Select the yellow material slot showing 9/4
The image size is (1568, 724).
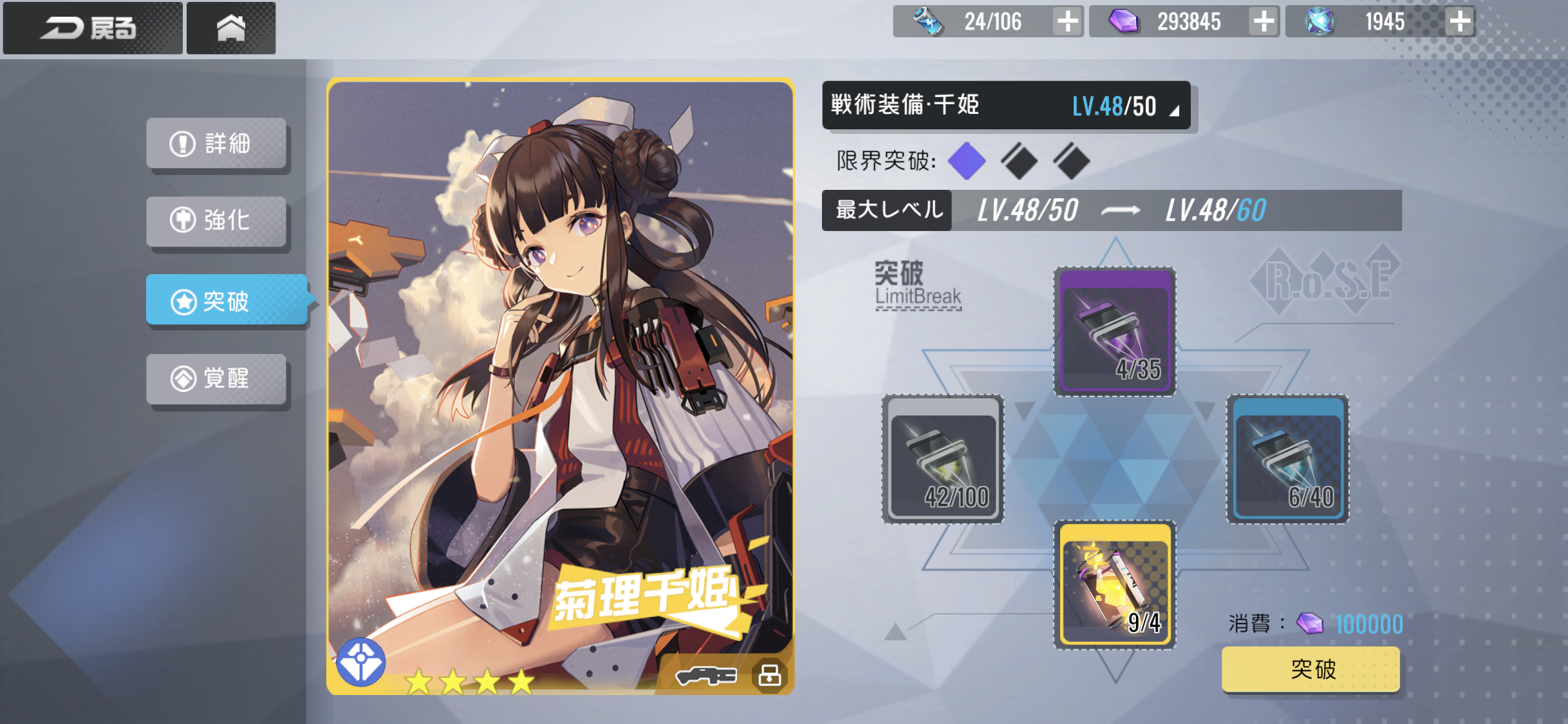click(x=1115, y=584)
